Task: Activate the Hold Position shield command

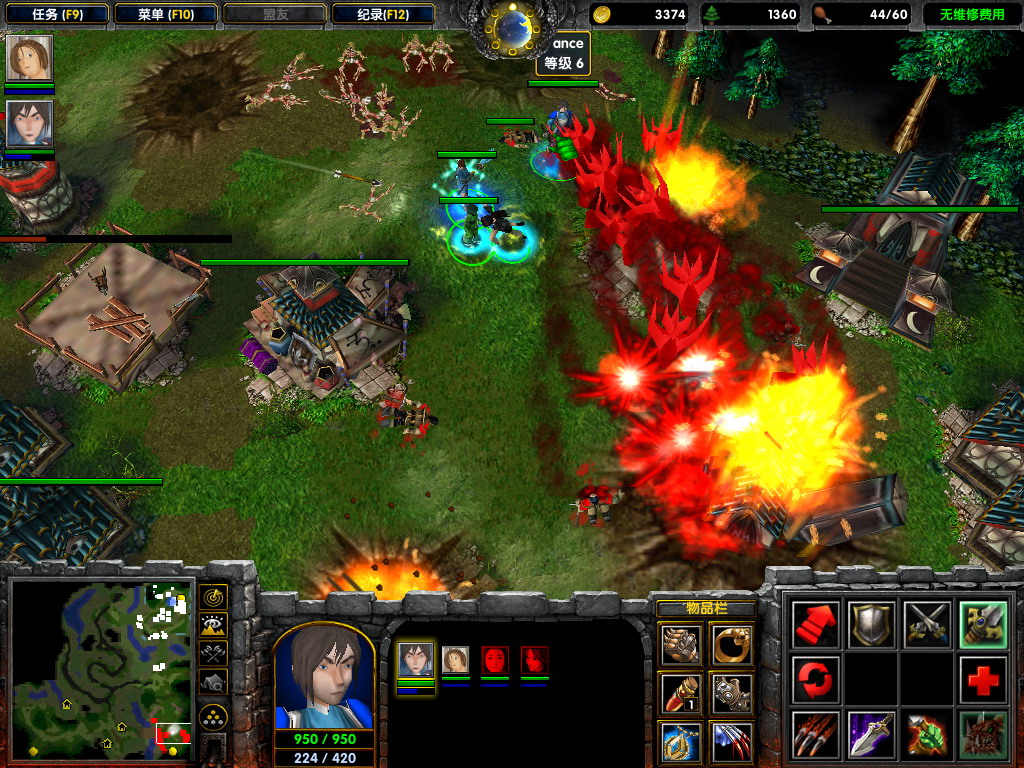Action: [870, 624]
